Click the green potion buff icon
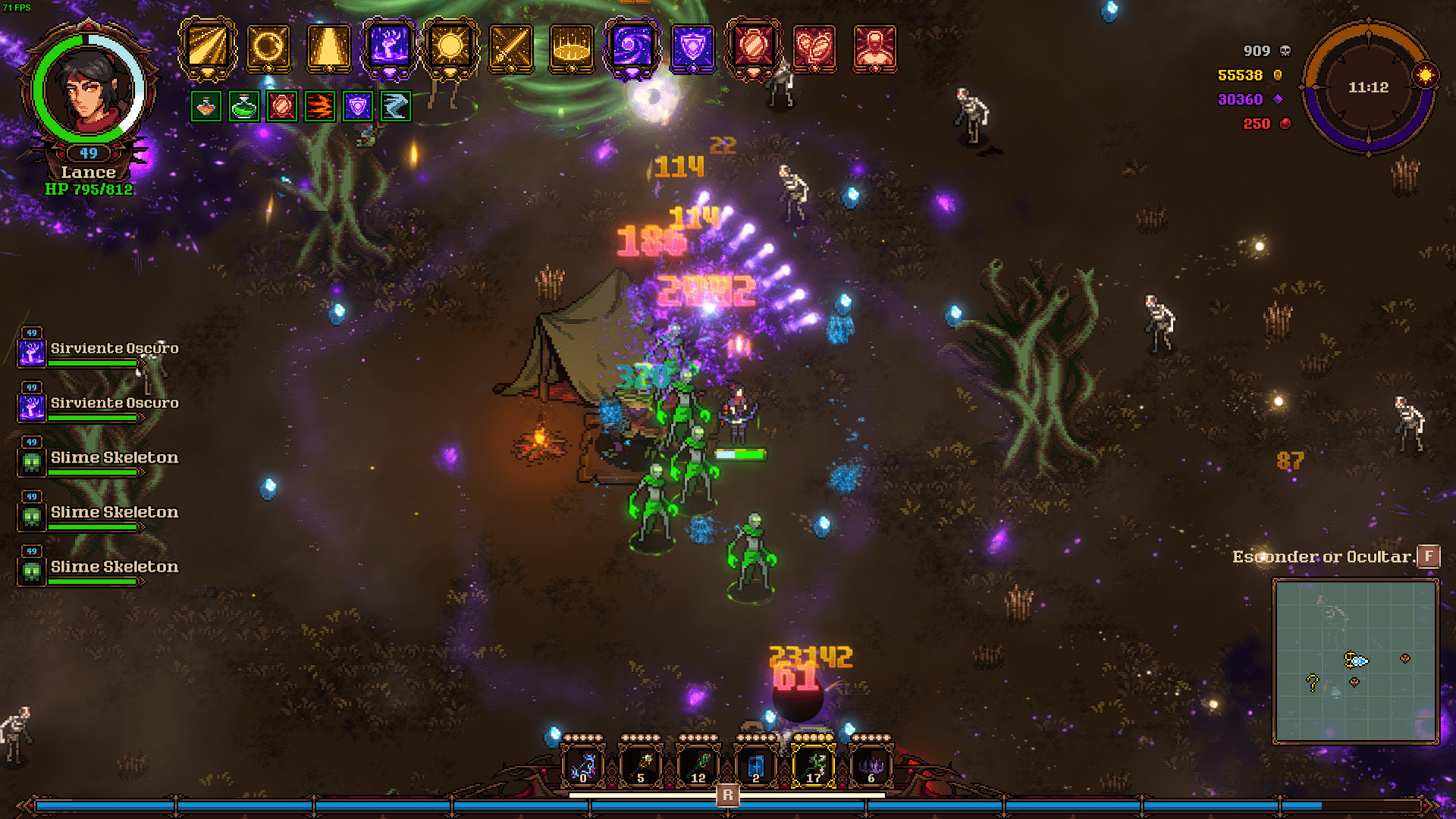The image size is (1456, 819). [243, 107]
